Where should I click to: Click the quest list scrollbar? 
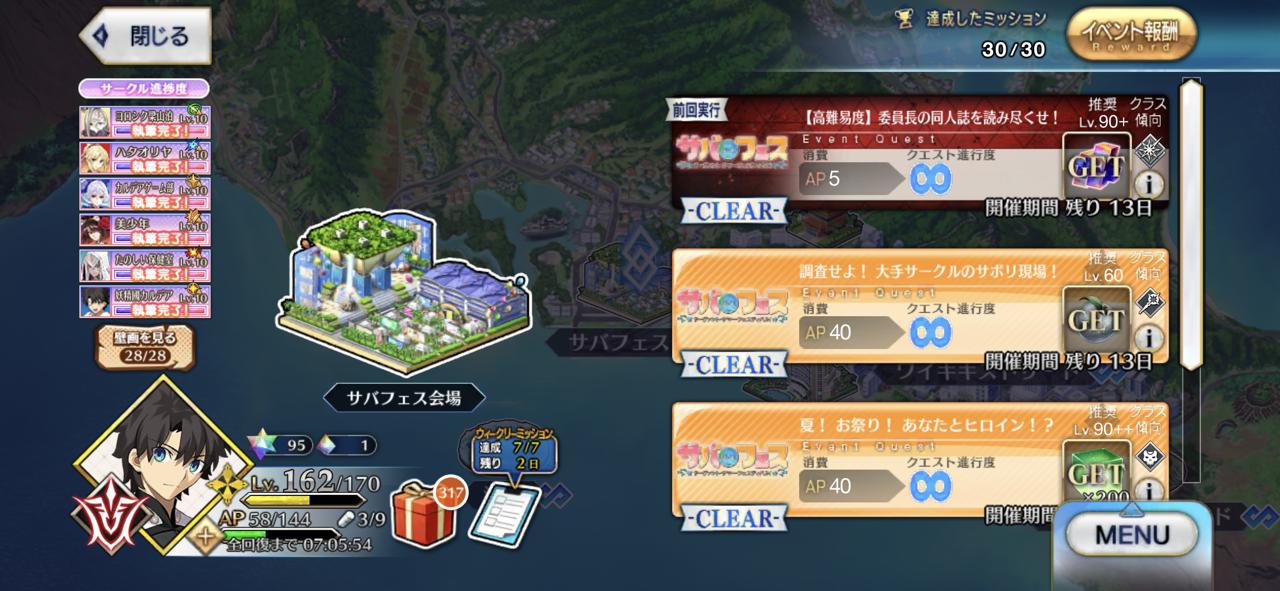[x=1191, y=225]
